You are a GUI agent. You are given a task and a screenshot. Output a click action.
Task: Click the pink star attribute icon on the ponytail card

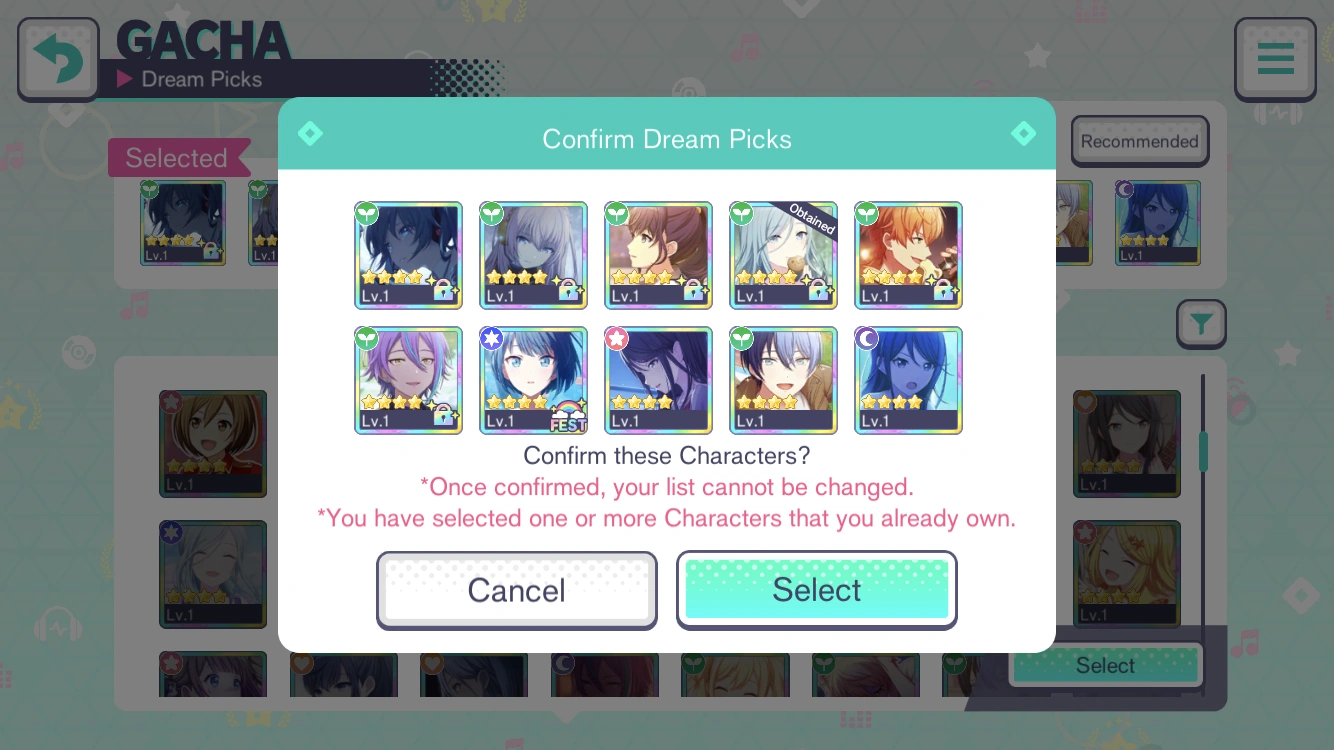coord(615,339)
